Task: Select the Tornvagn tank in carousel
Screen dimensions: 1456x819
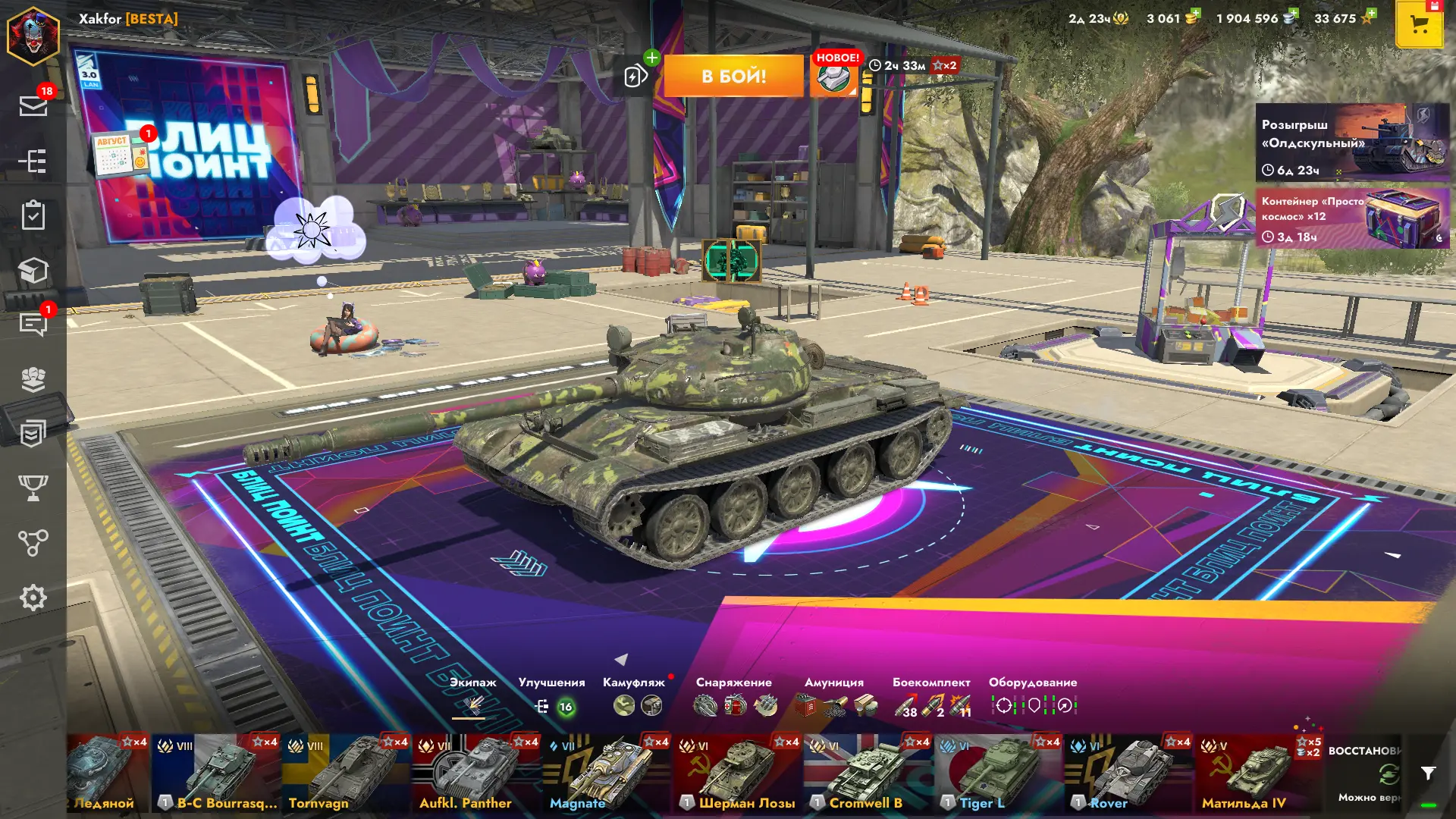Action: (347, 773)
